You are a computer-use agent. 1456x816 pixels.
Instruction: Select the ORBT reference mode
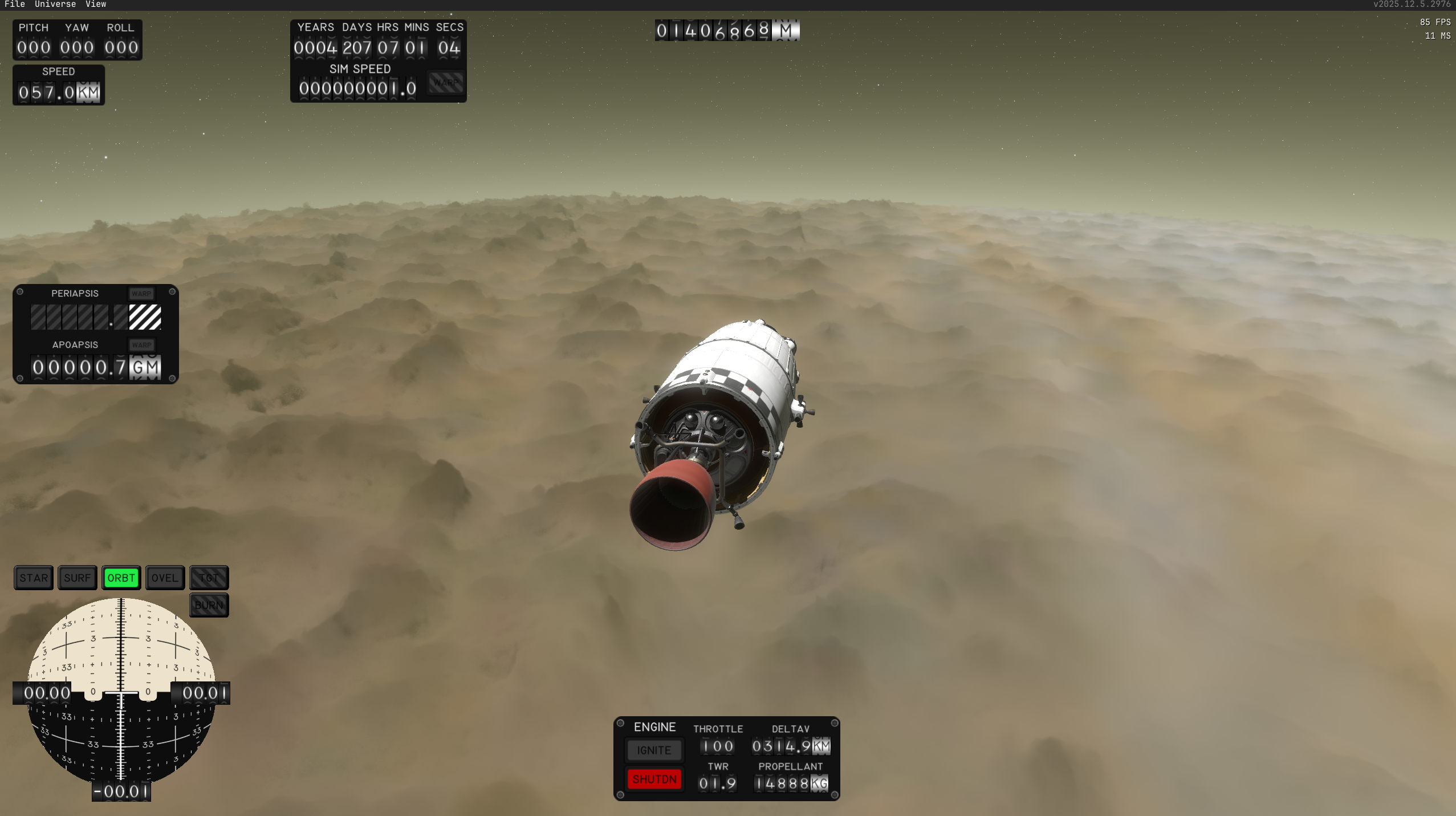(121, 578)
